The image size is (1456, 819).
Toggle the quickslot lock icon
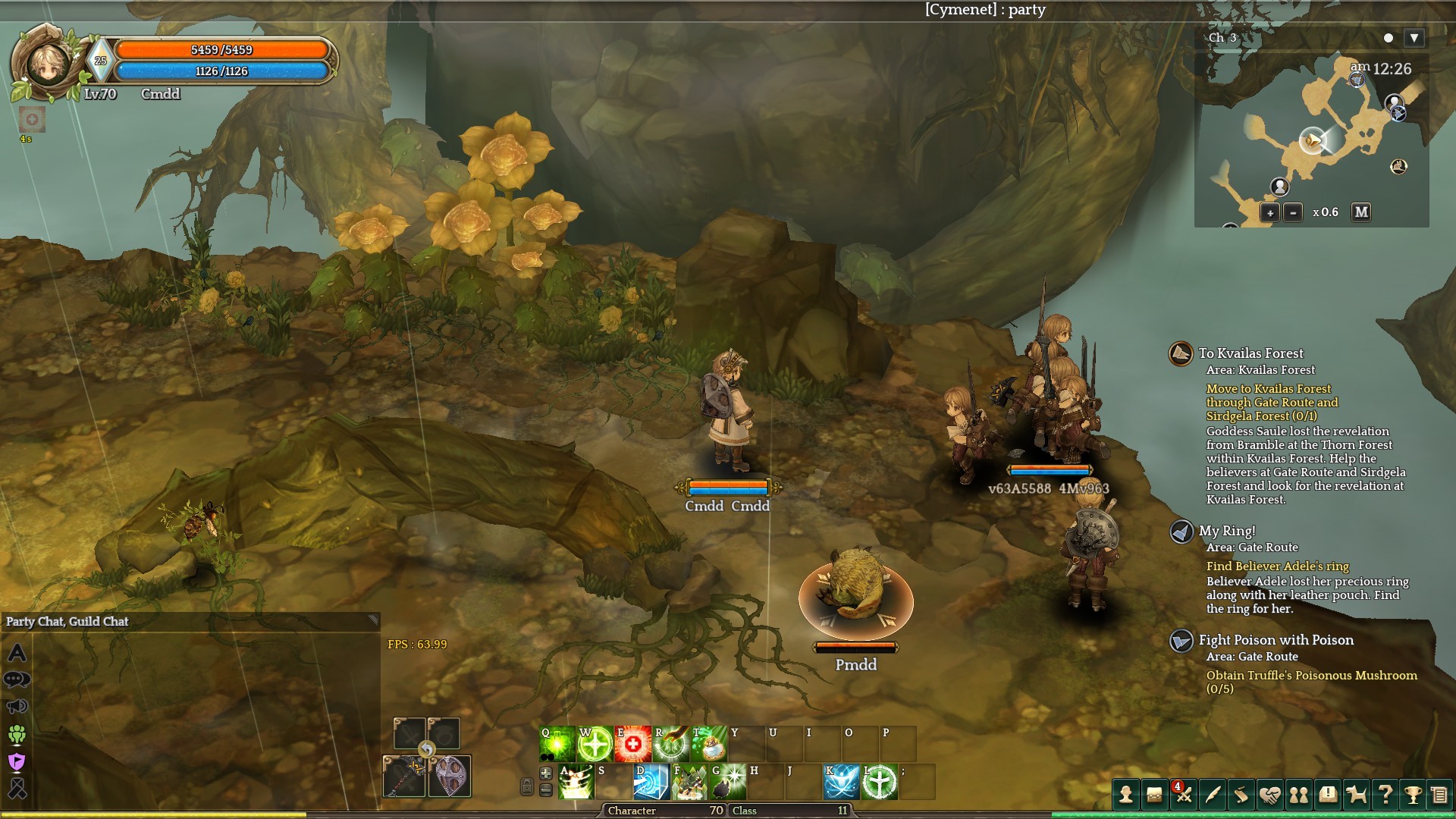click(527, 786)
